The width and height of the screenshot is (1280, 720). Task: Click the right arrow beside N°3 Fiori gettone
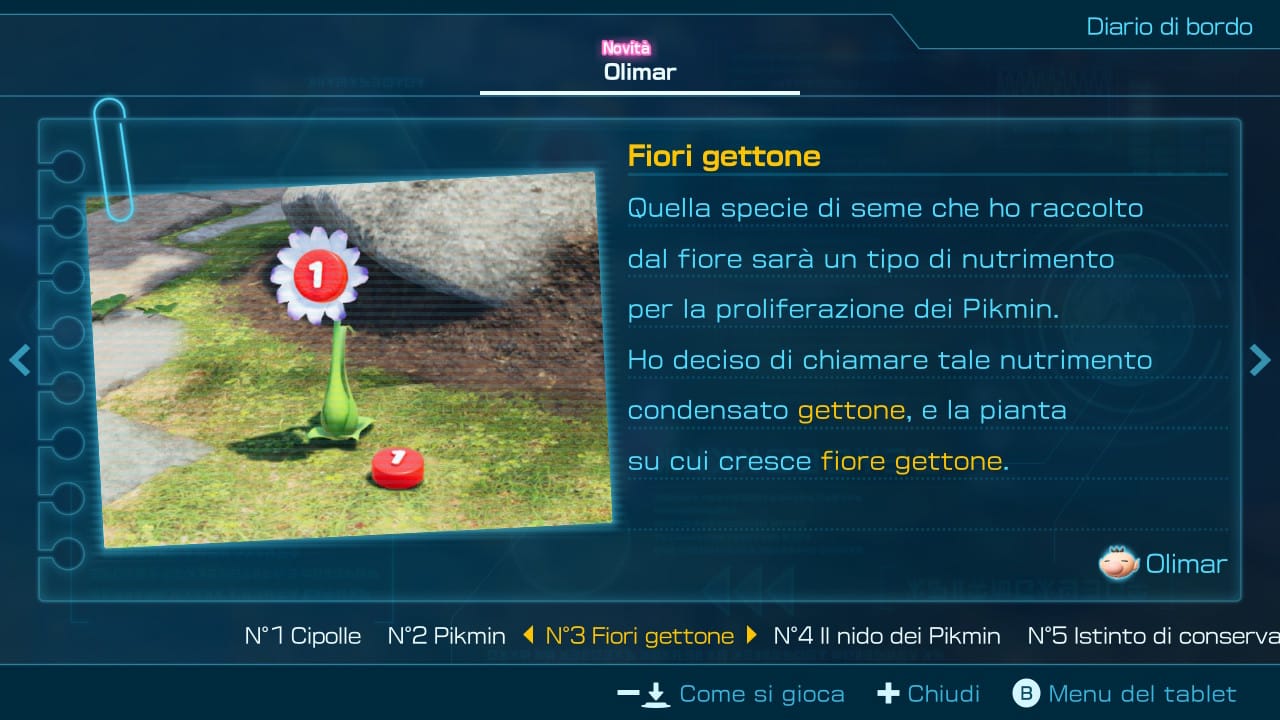click(x=749, y=635)
